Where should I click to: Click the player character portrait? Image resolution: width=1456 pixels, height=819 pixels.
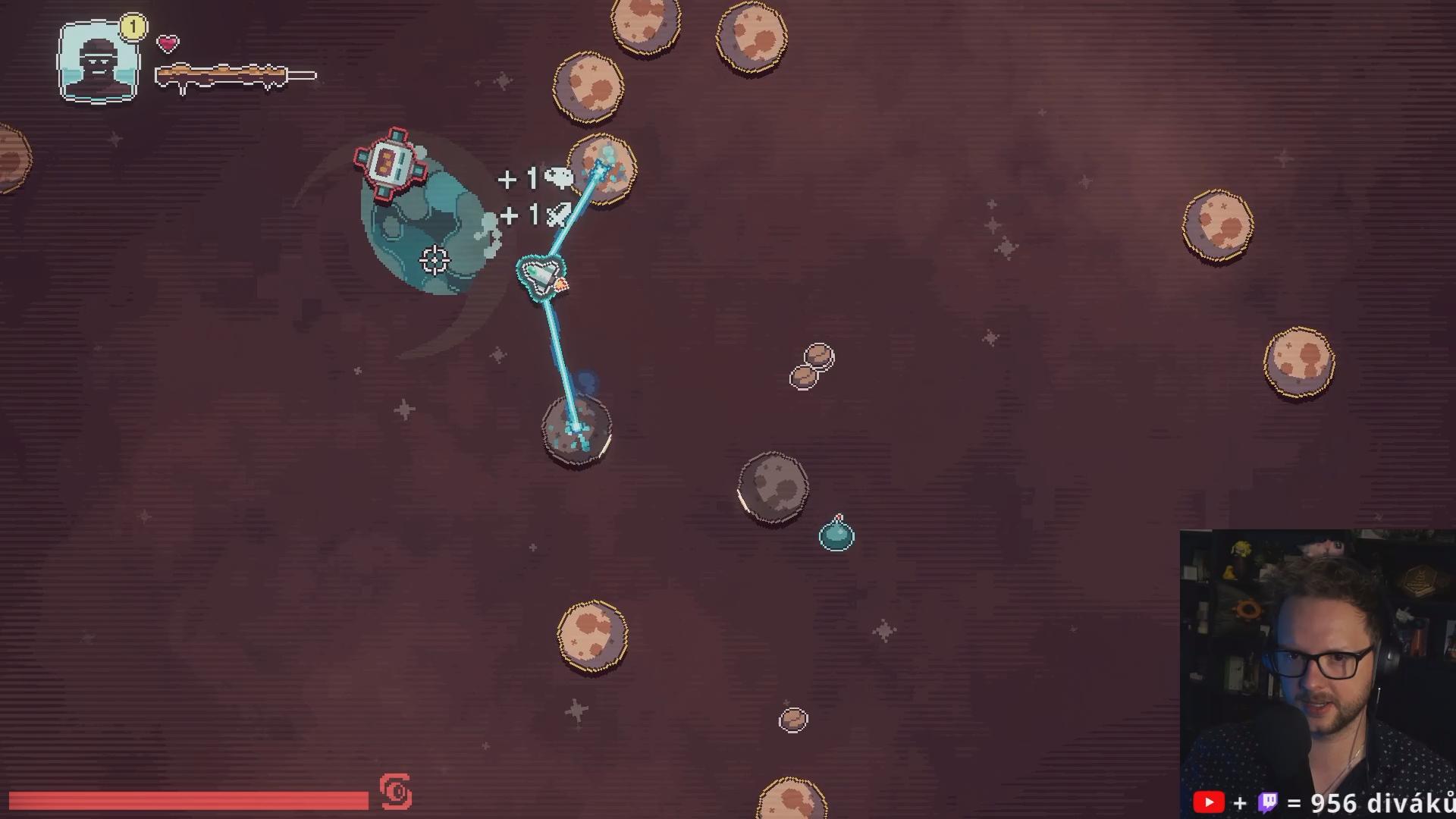(99, 62)
